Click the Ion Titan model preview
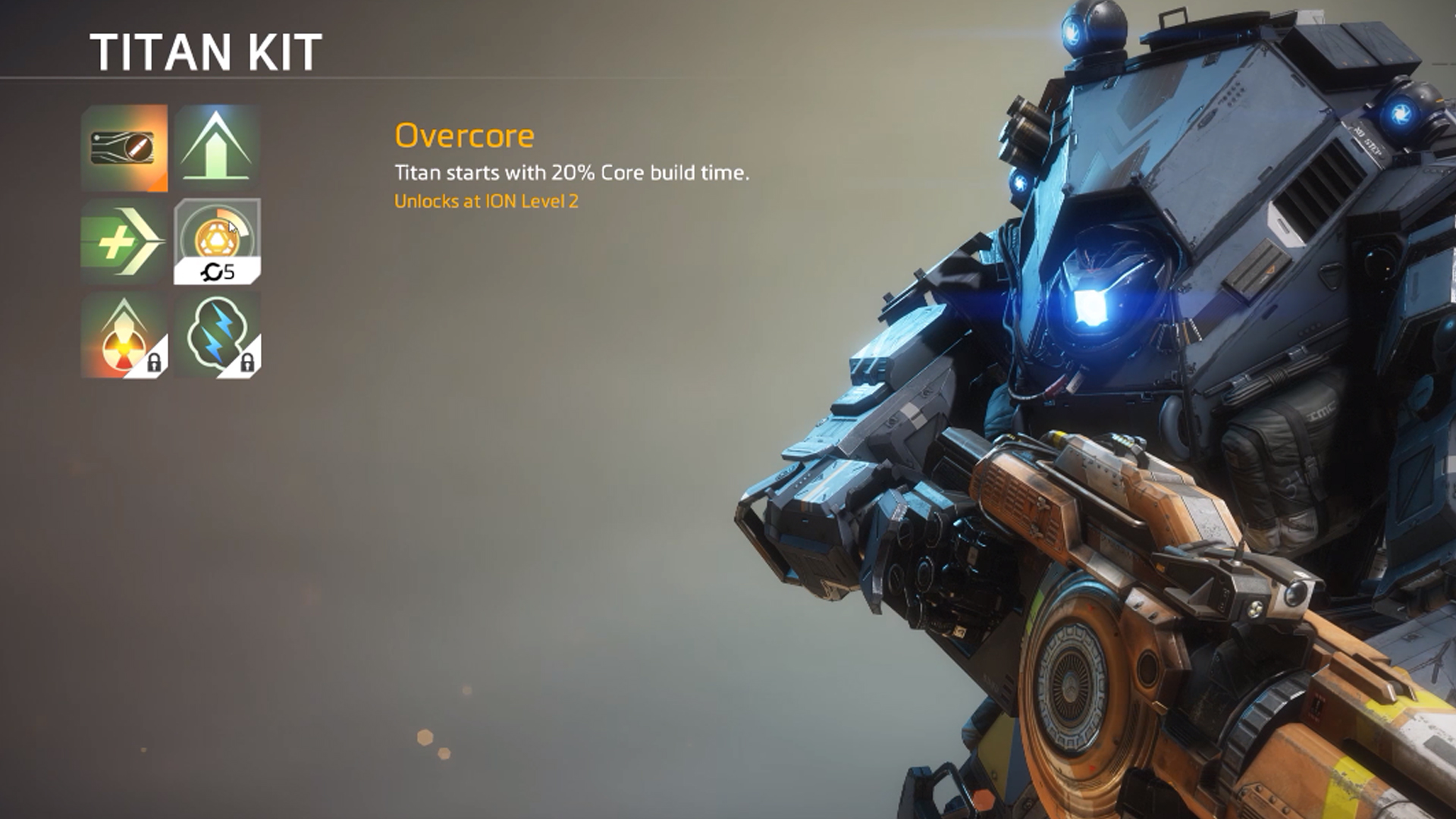 (x=1137, y=379)
